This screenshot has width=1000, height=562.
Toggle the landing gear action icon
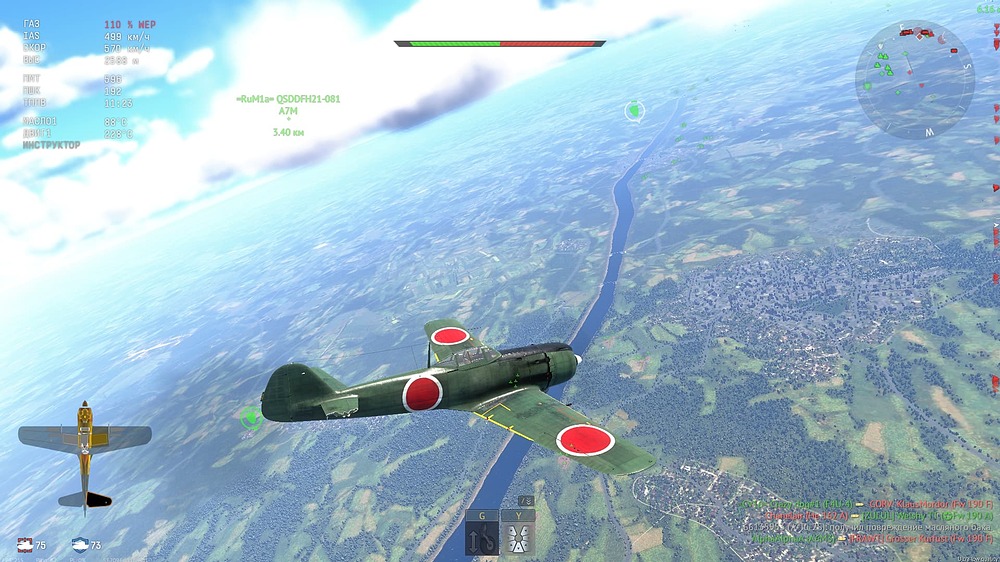pos(481,539)
